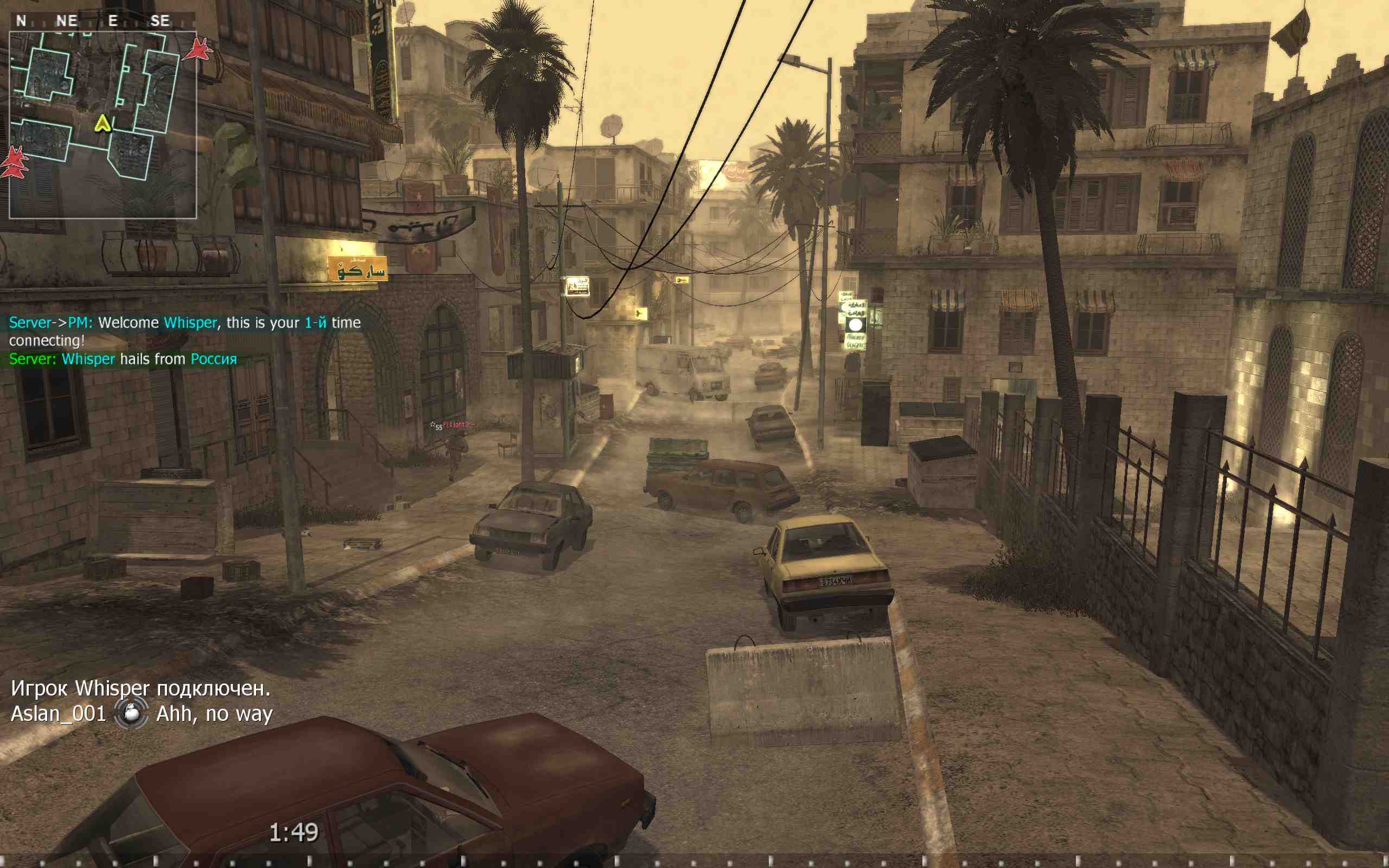
Task: Select 'N' on the compass strip
Action: point(22,21)
